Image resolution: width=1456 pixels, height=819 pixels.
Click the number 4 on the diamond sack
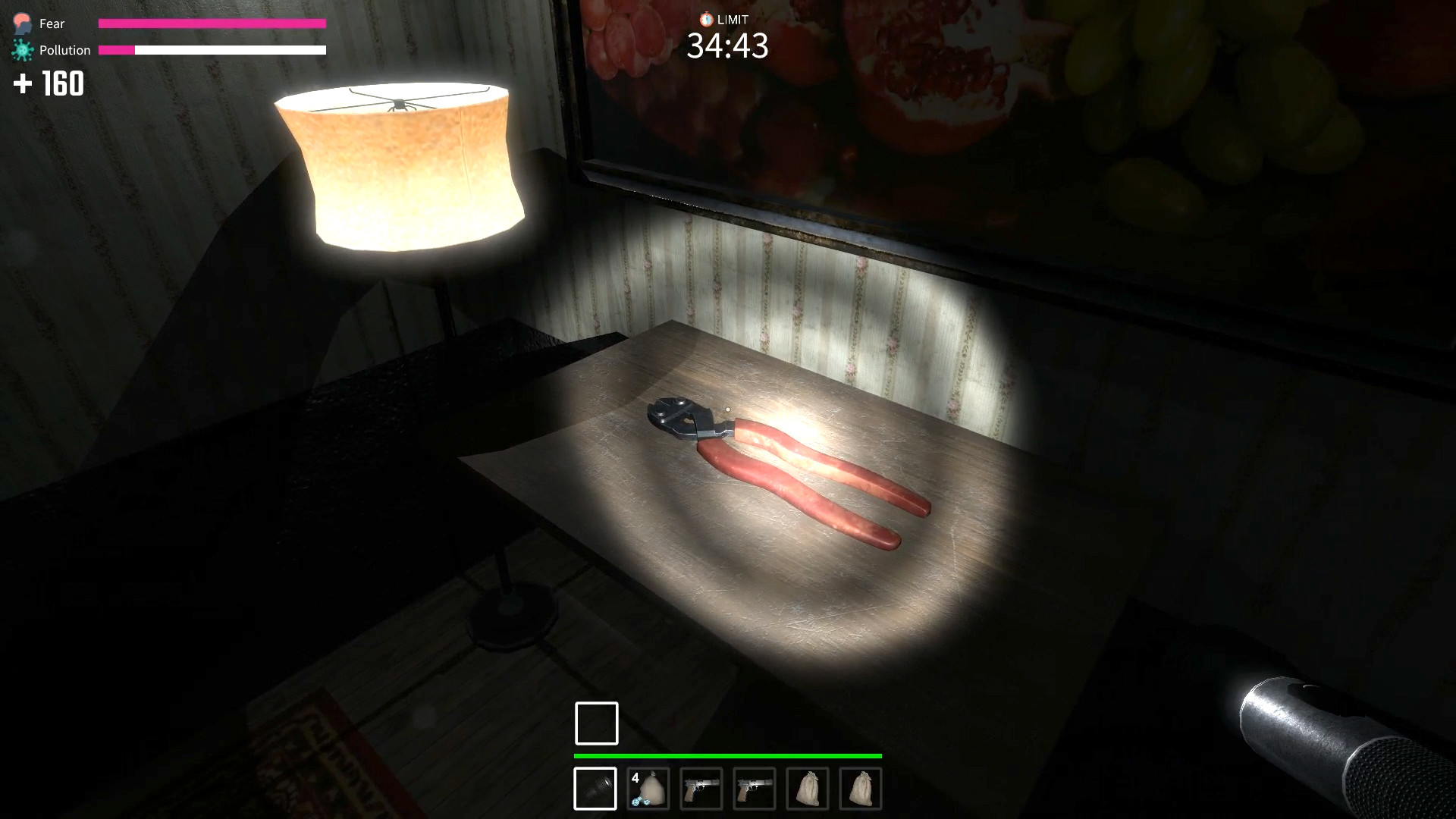point(636,777)
